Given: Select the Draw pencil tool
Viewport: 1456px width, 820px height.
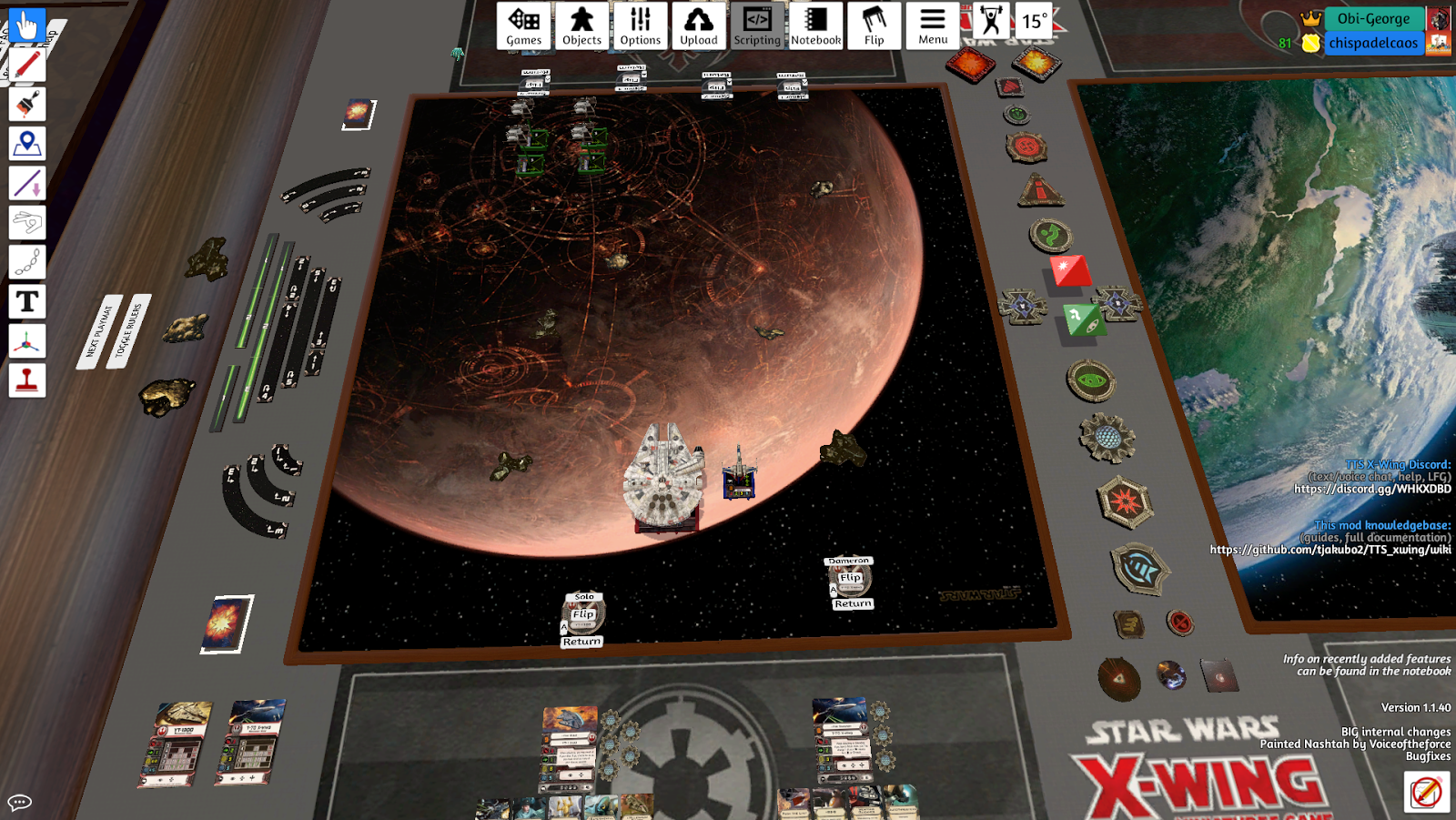Looking at the screenshot, I should [25, 64].
